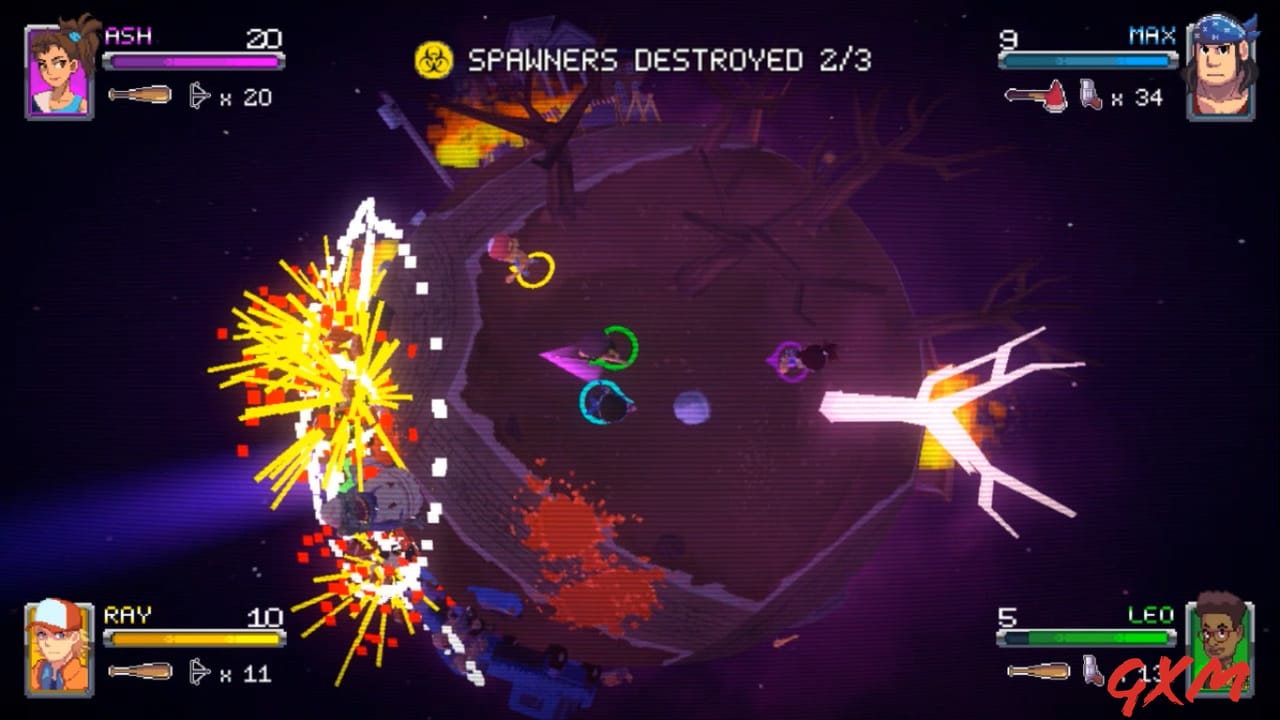Select Ash's baseball bat weapon icon
This screenshot has height=720, width=1280.
[x=141, y=95]
